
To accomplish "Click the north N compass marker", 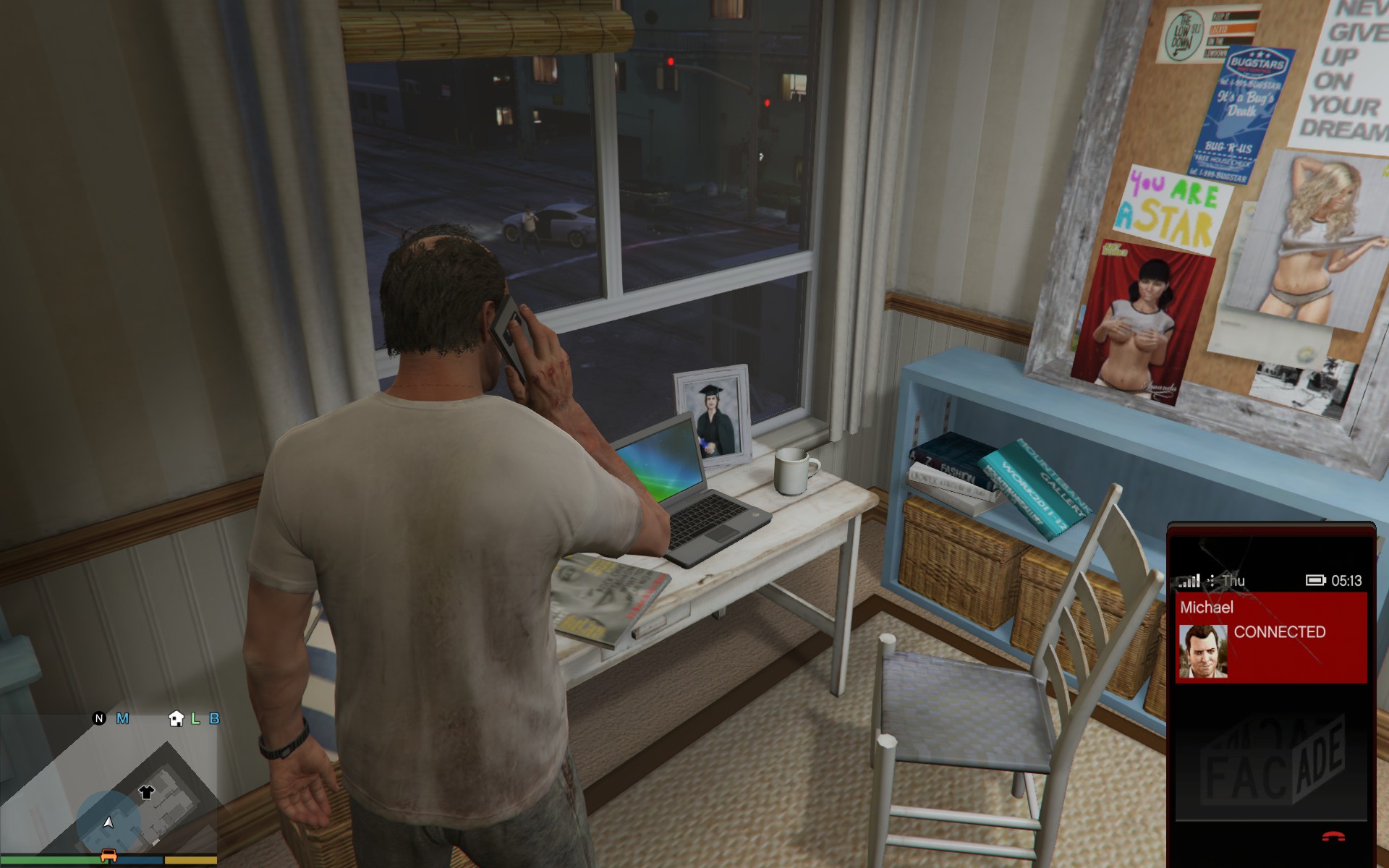I will (x=99, y=718).
